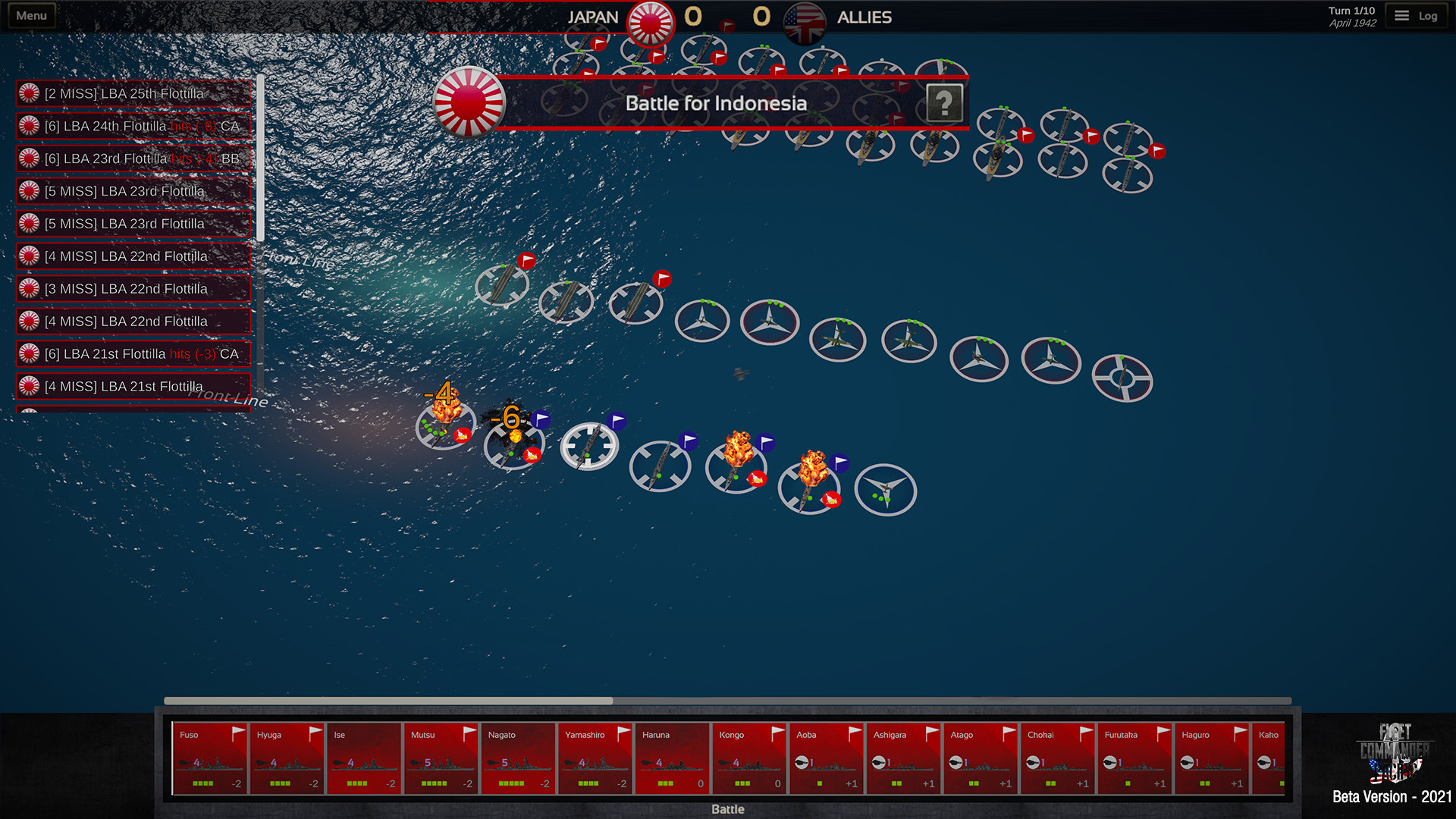Open the question mark help panel

944,102
